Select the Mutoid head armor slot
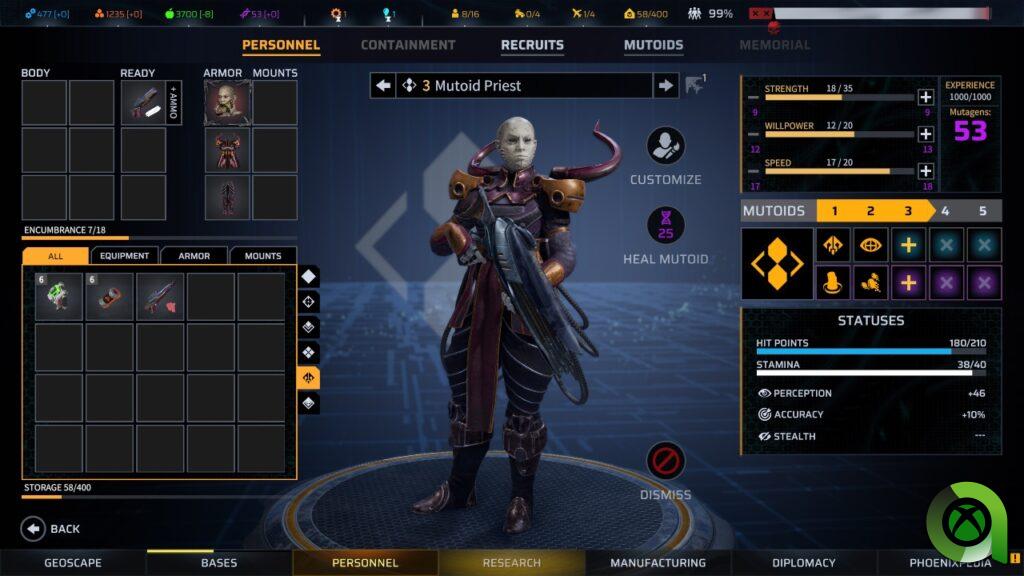 [226, 103]
